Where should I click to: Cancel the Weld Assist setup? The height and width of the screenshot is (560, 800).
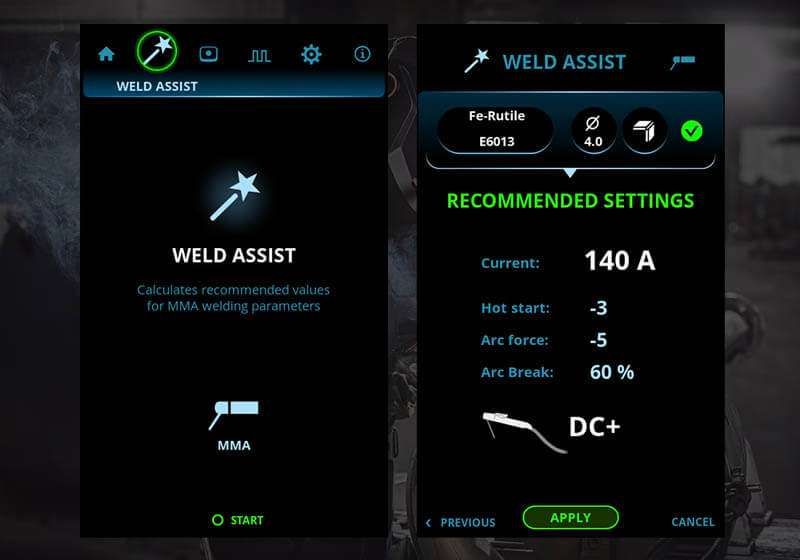click(692, 522)
